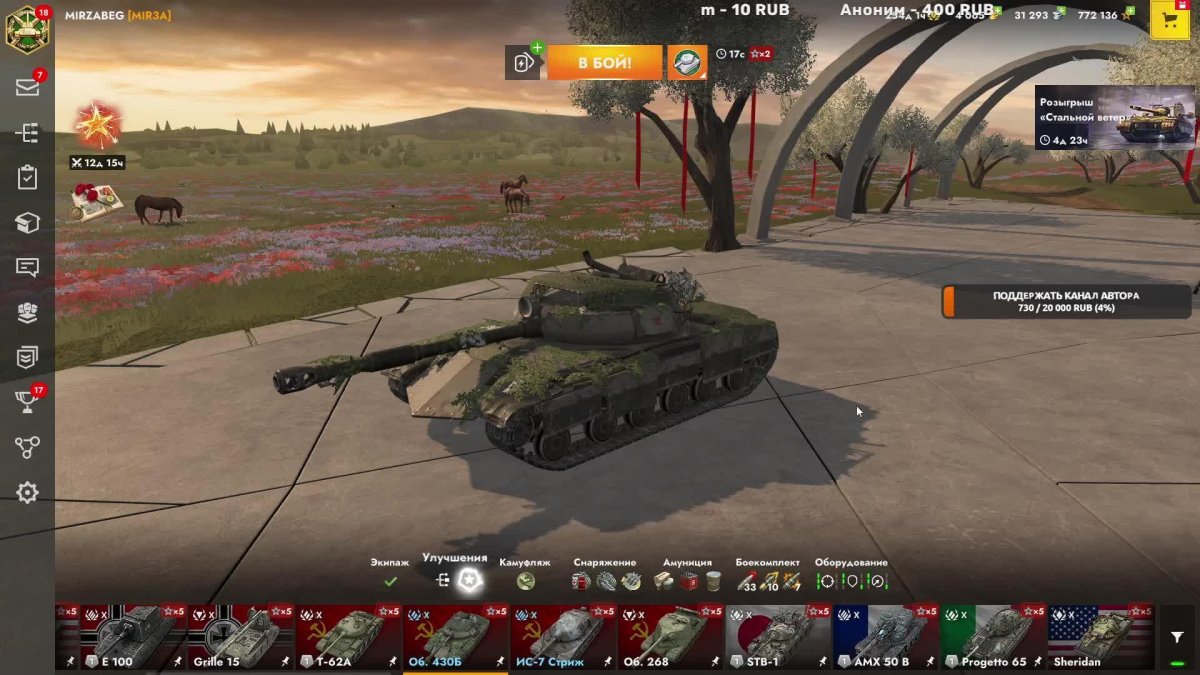Open the shop via the yellow cart button

coord(1169,19)
